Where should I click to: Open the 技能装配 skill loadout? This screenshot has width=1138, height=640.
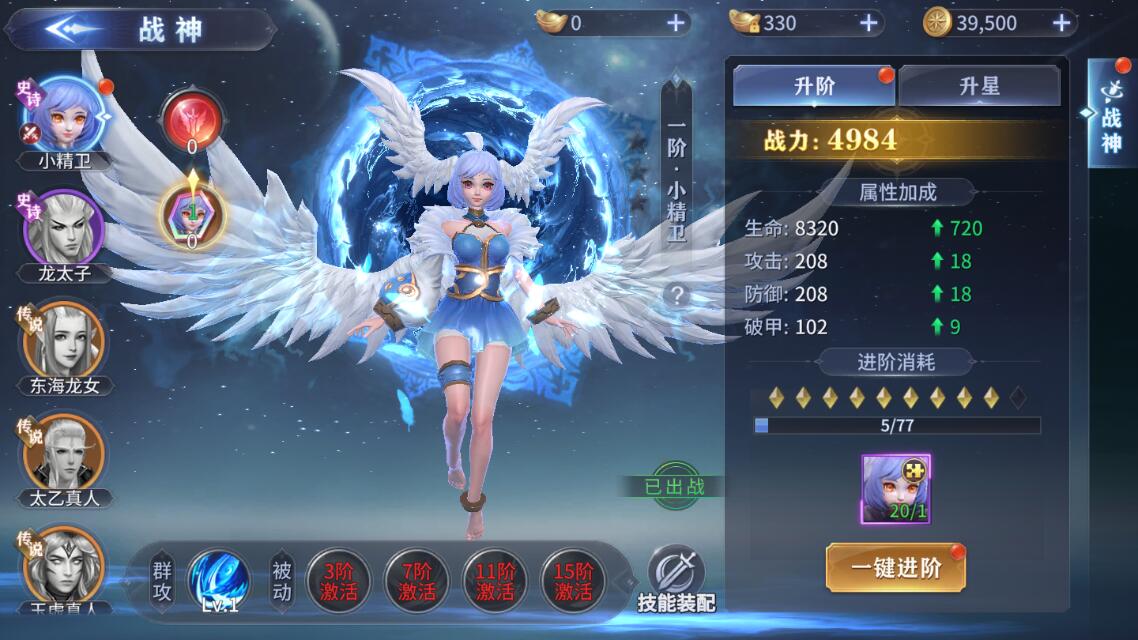point(677,579)
